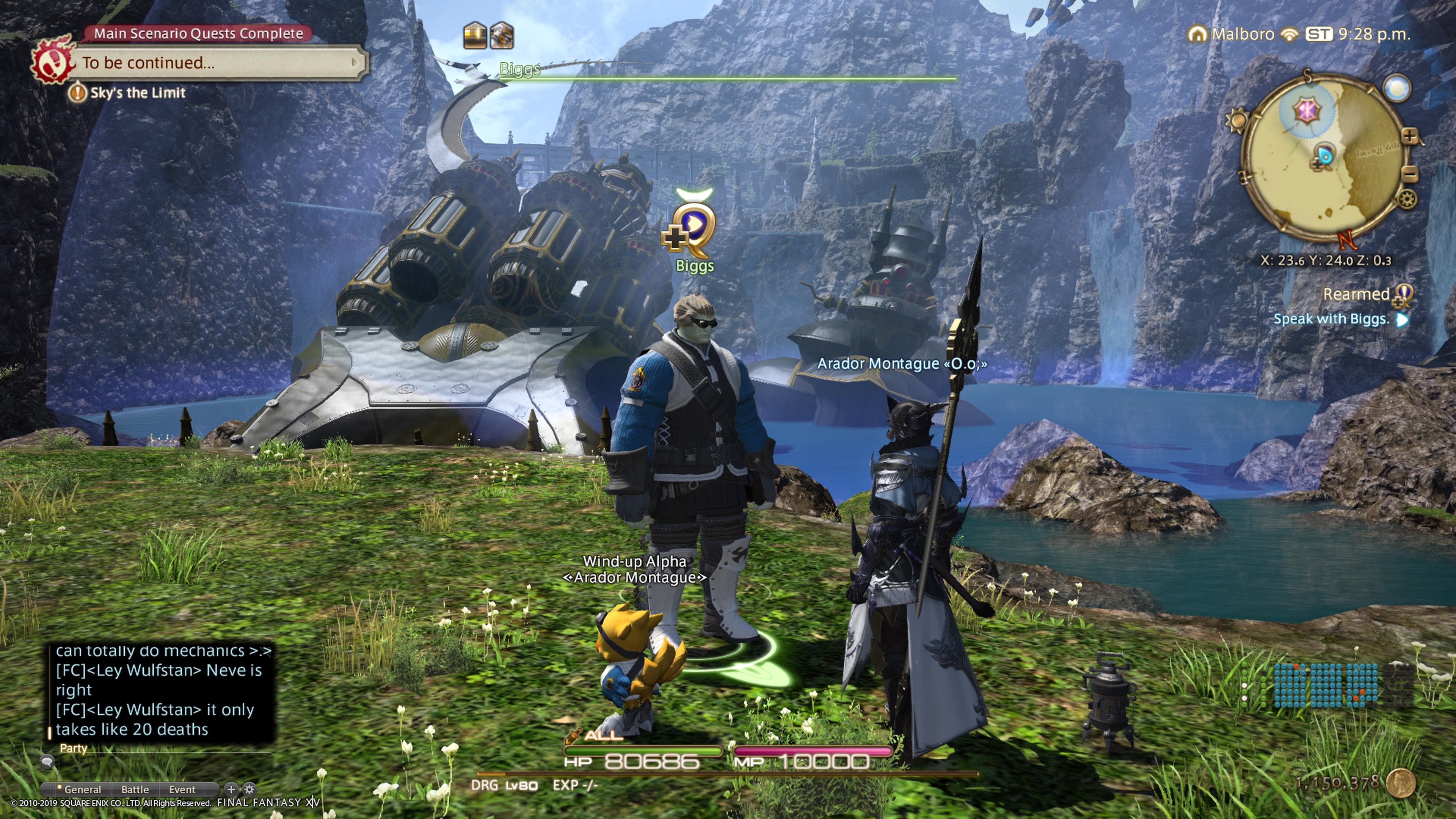Switch to the Battle chat tab
The height and width of the screenshot is (819, 1456).
(135, 789)
